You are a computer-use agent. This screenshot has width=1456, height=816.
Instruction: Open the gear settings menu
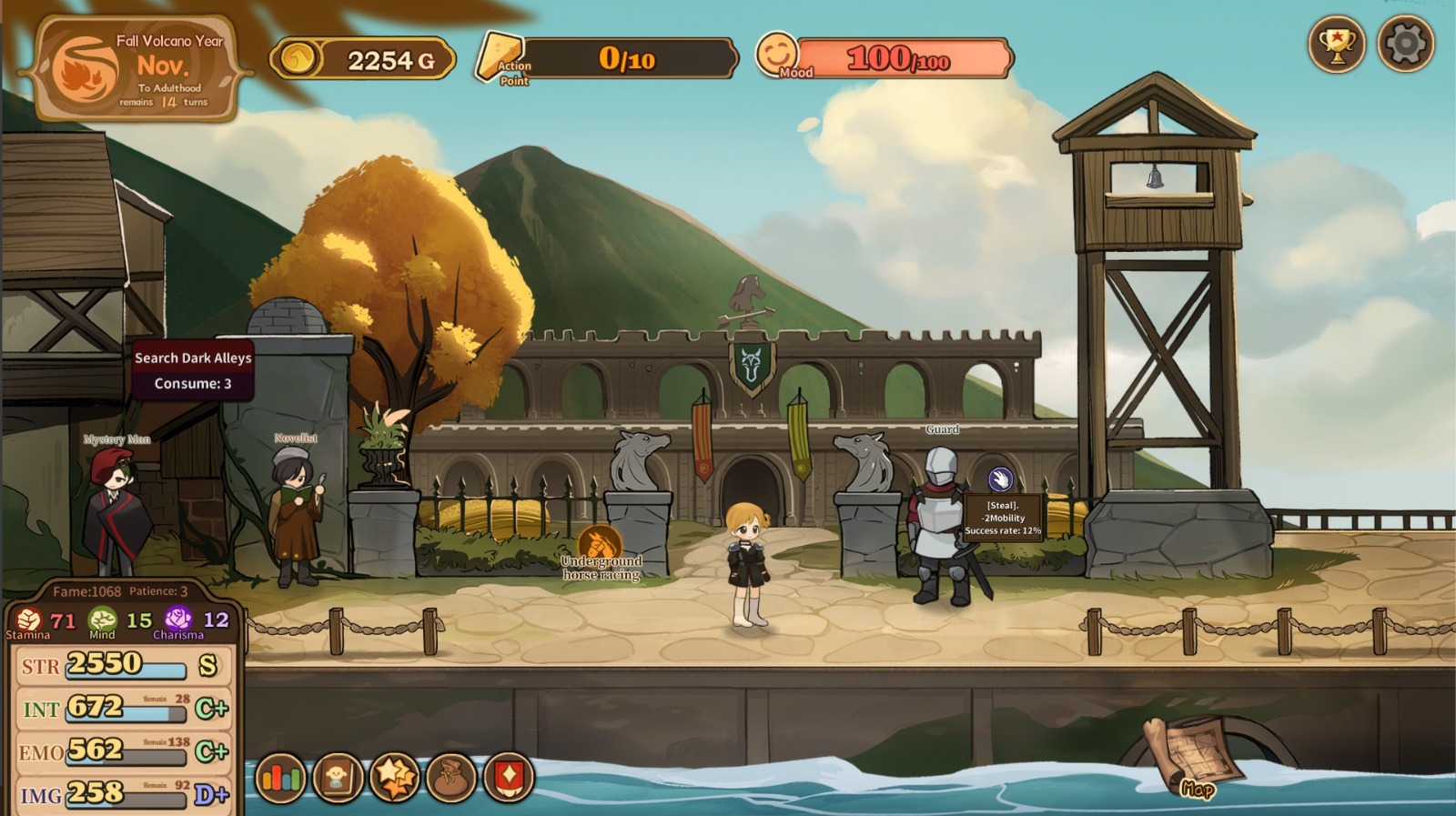pyautogui.click(x=1405, y=44)
